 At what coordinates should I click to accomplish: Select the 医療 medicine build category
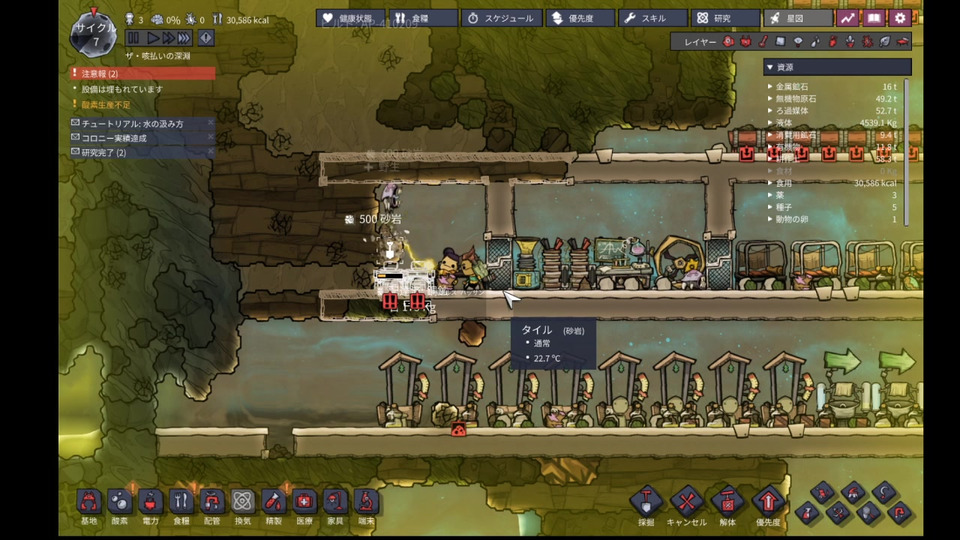[304, 502]
